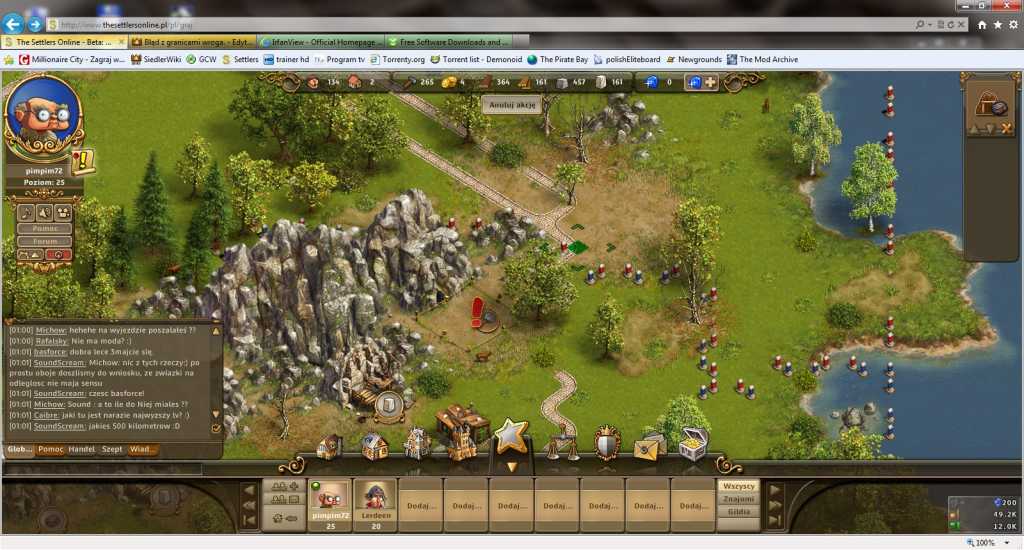Select the Pomoc chat tab

[x=51, y=449]
